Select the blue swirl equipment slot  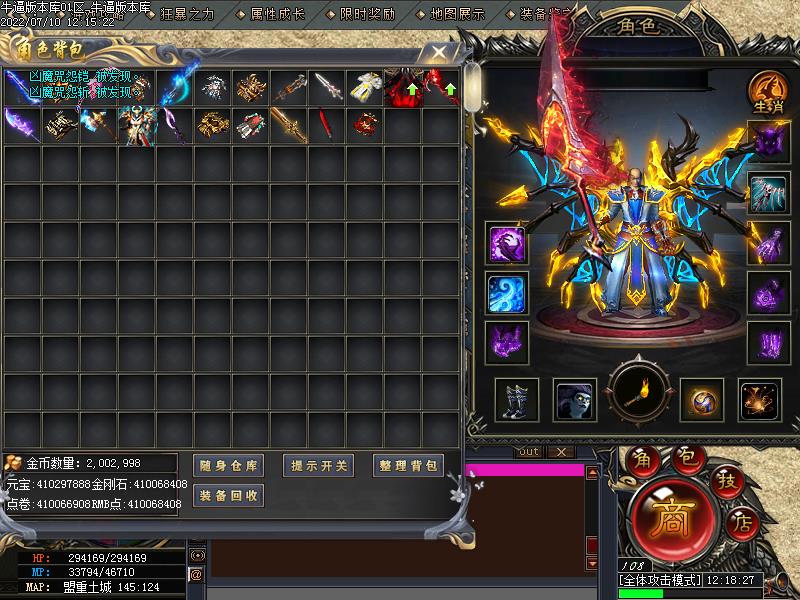point(507,293)
